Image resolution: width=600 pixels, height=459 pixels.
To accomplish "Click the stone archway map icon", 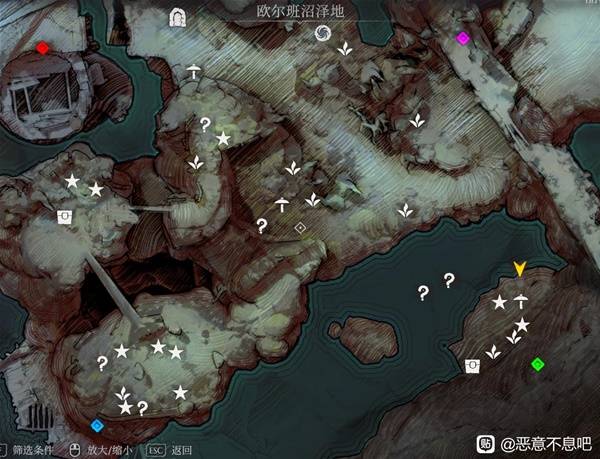I will pyautogui.click(x=180, y=16).
